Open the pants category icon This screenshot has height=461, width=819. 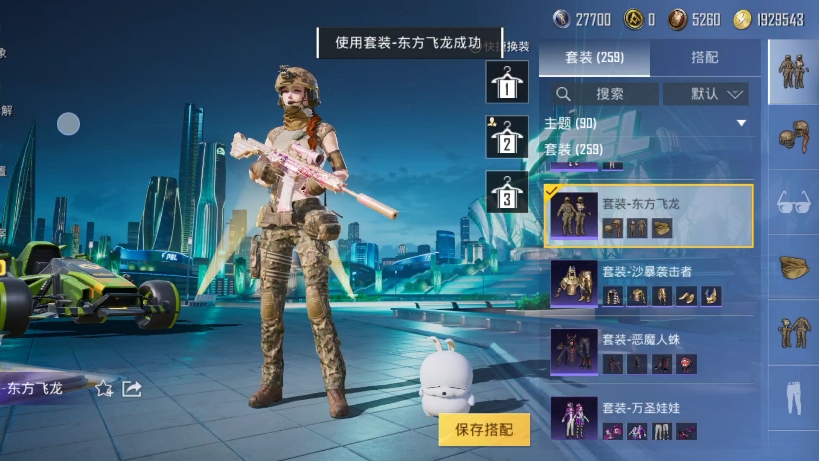793,393
